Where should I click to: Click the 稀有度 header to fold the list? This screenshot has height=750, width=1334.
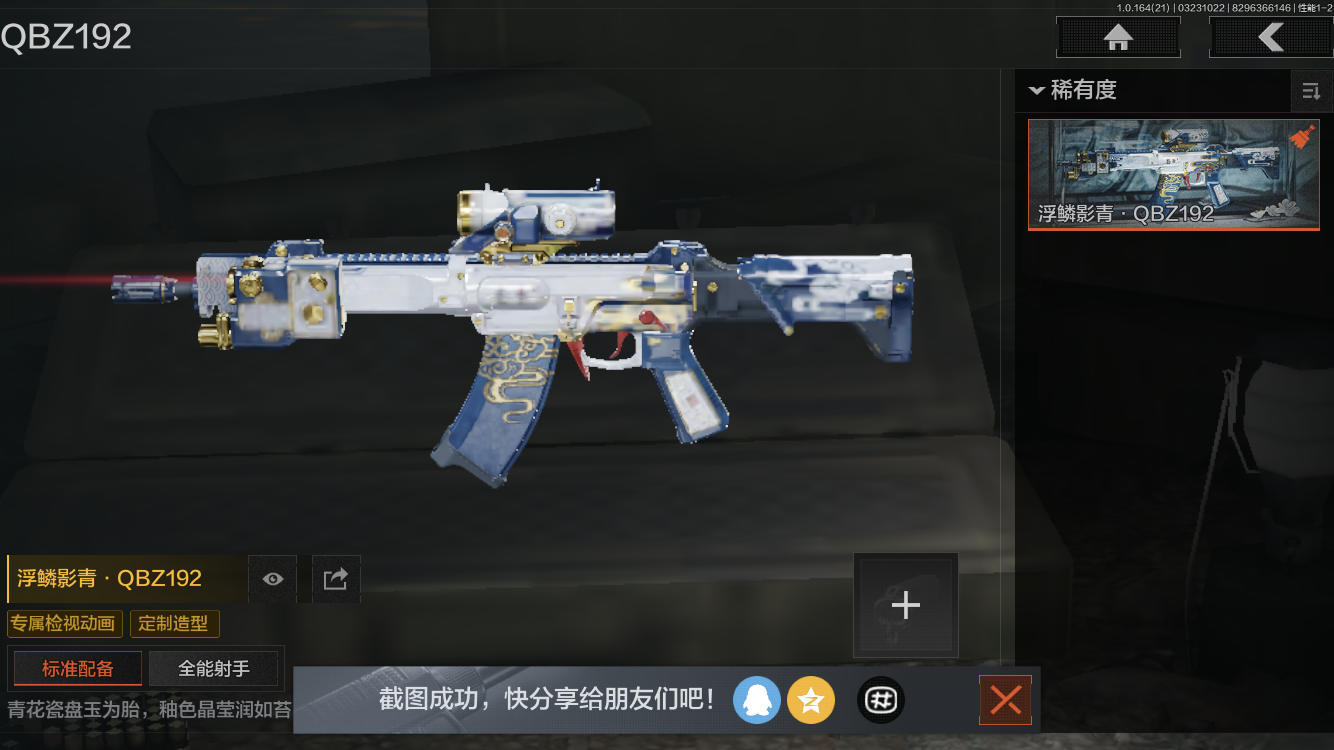pos(1085,91)
